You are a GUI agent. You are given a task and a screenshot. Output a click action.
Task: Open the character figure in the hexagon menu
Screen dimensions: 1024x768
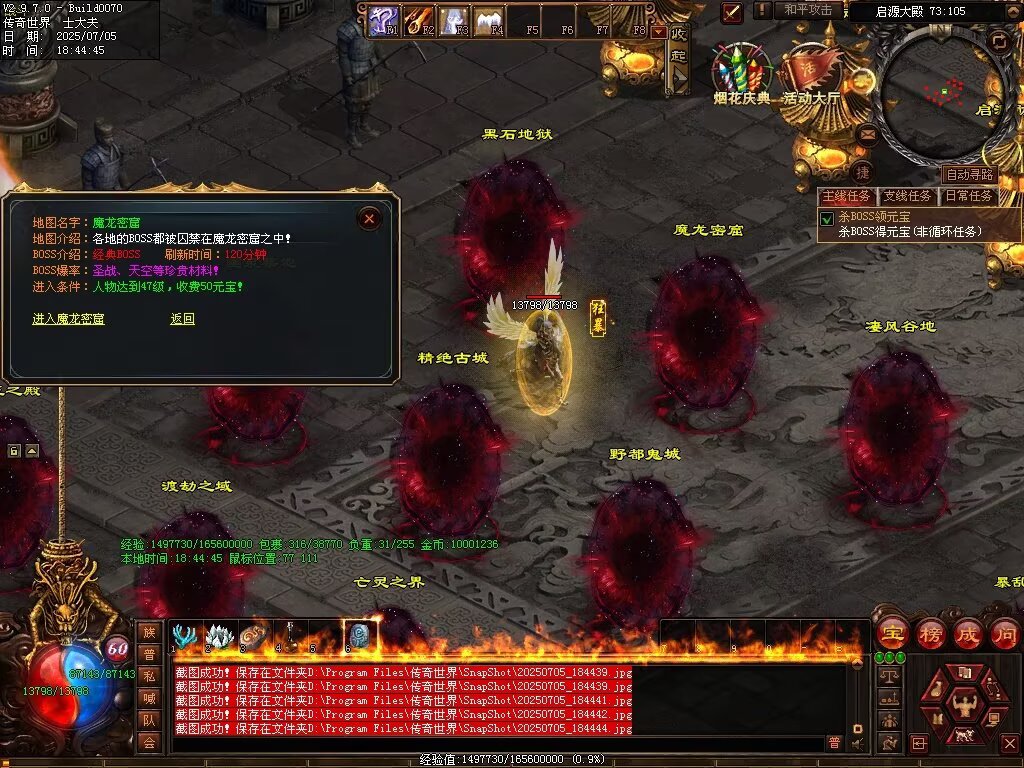click(x=963, y=700)
